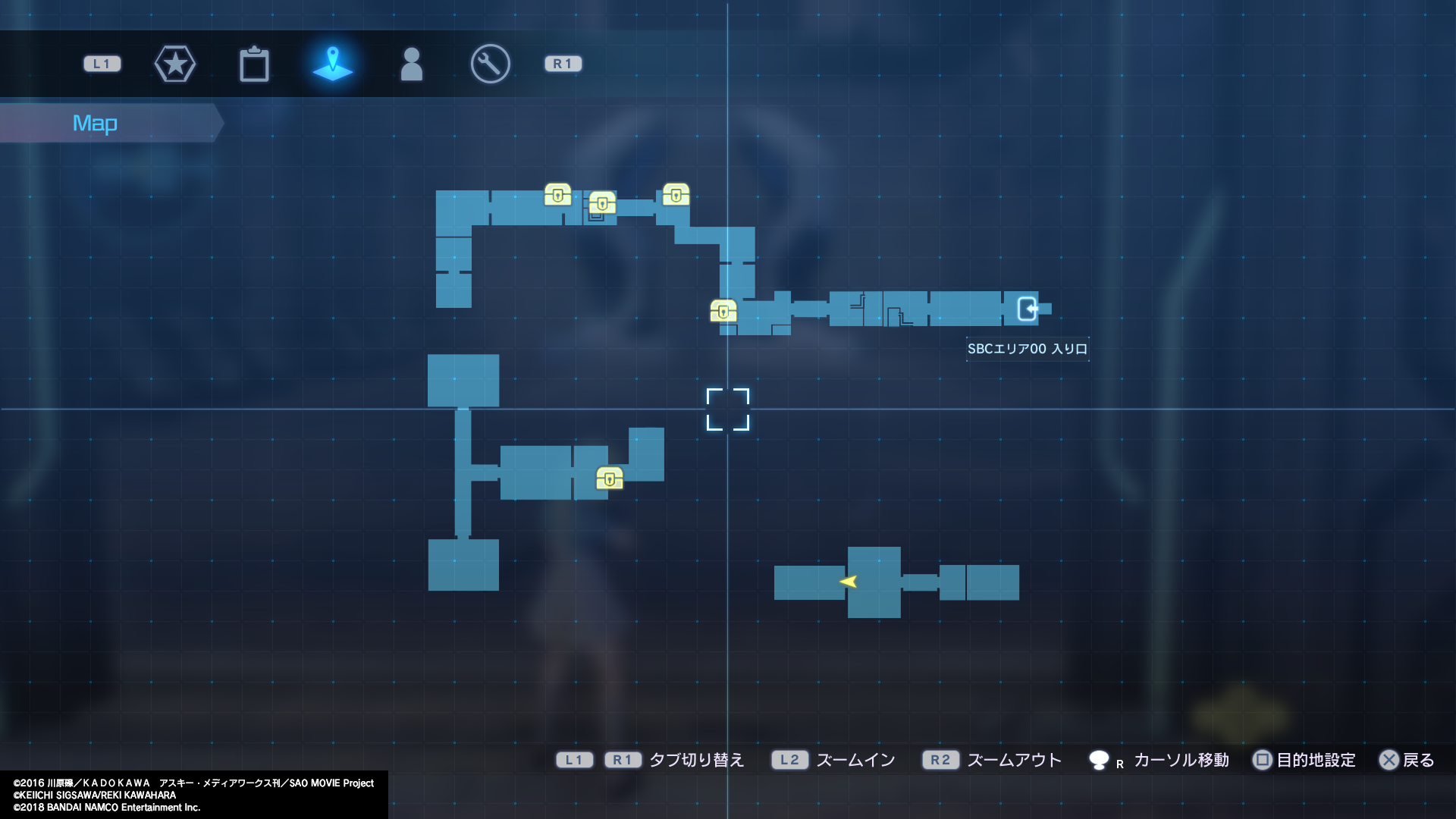The width and height of the screenshot is (1456, 819).
Task: Click 目的地設定 to set a destination
Action: (1310, 760)
